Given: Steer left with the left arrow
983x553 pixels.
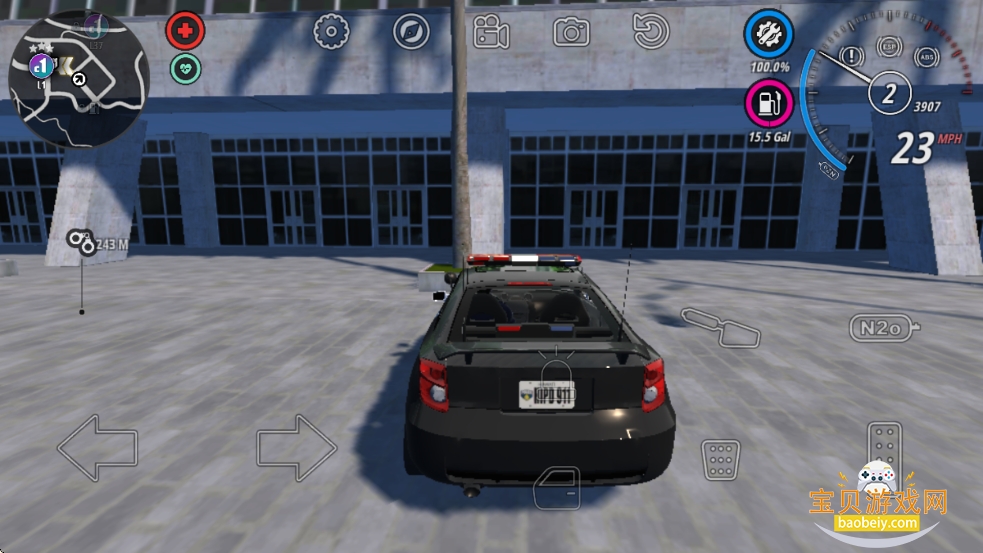Looking at the screenshot, I should pyautogui.click(x=97, y=447).
